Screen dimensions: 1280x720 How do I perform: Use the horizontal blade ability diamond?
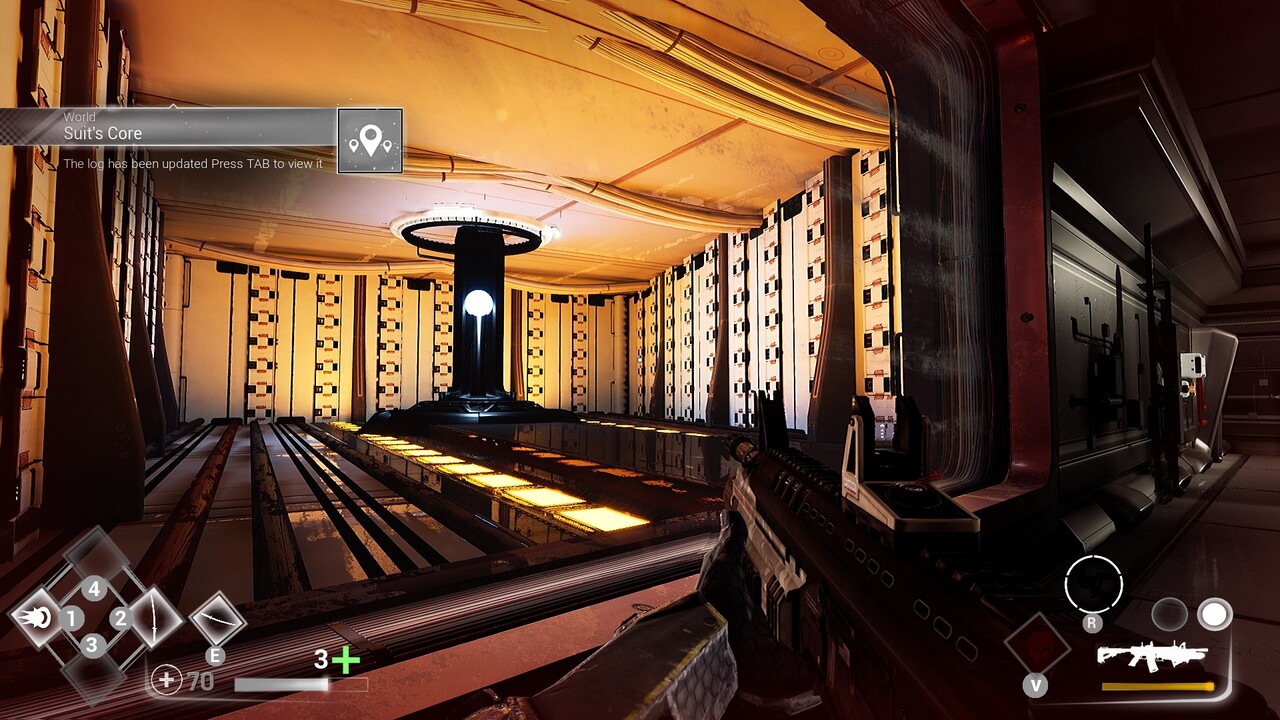tap(217, 620)
